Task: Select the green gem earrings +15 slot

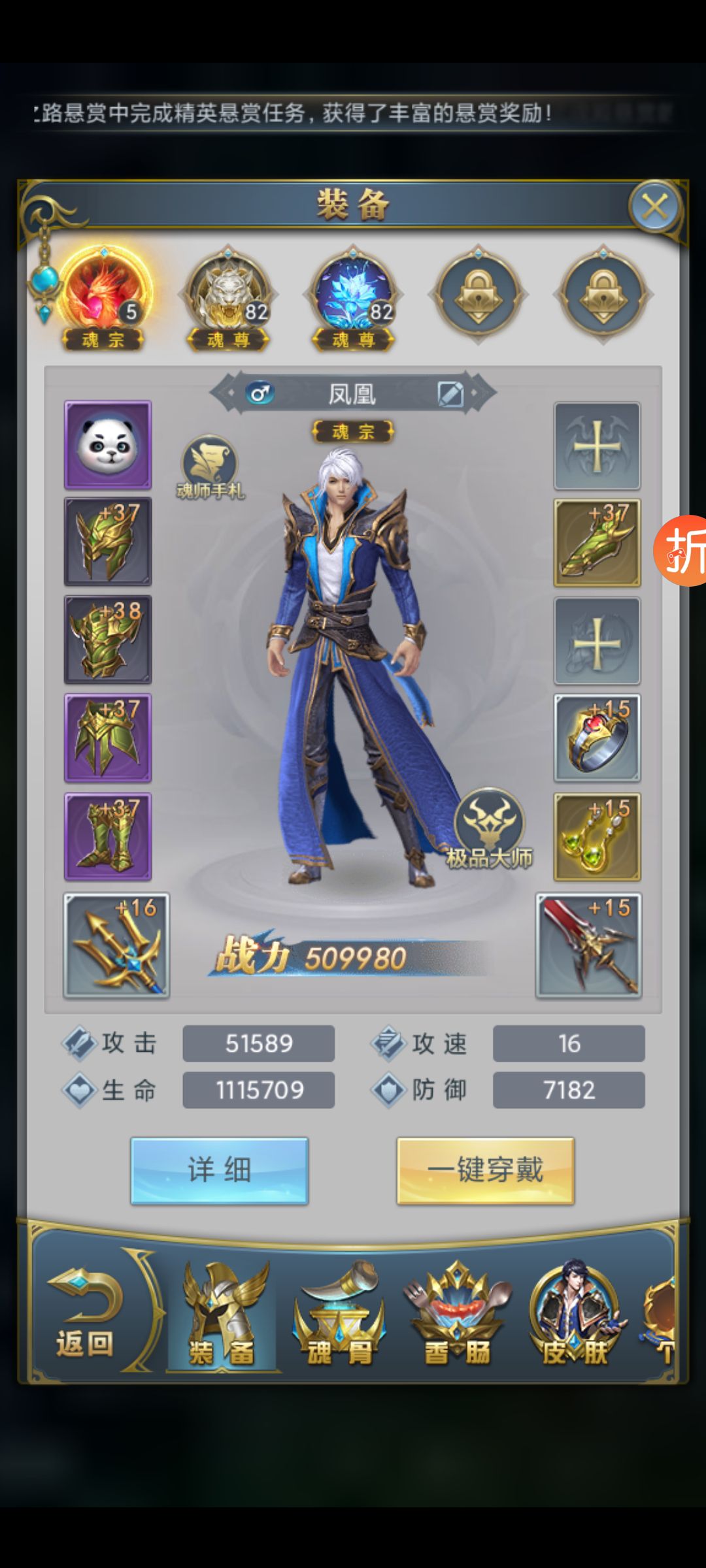Action: [x=597, y=837]
